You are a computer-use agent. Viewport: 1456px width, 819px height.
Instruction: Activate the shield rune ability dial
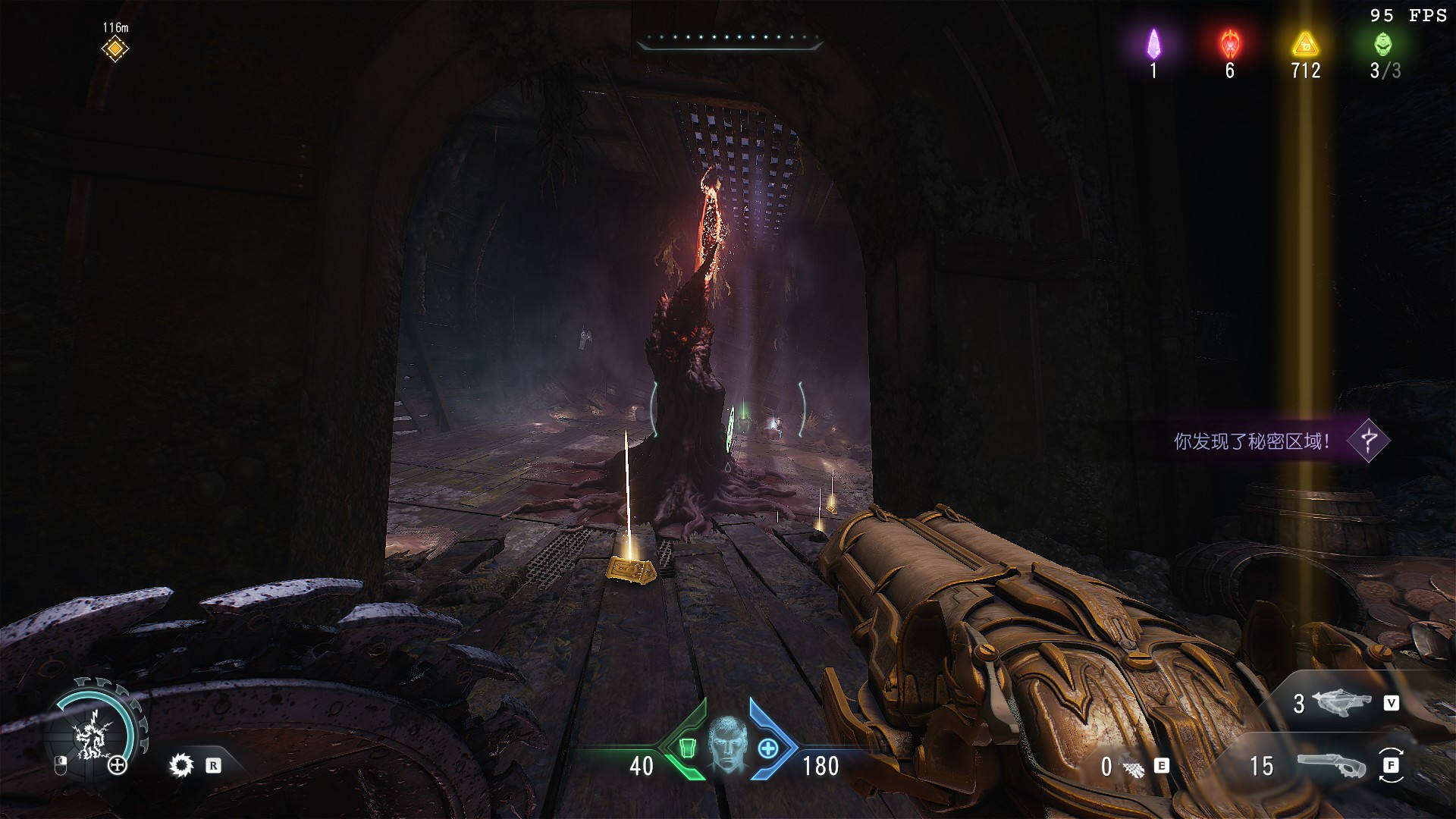point(95,733)
